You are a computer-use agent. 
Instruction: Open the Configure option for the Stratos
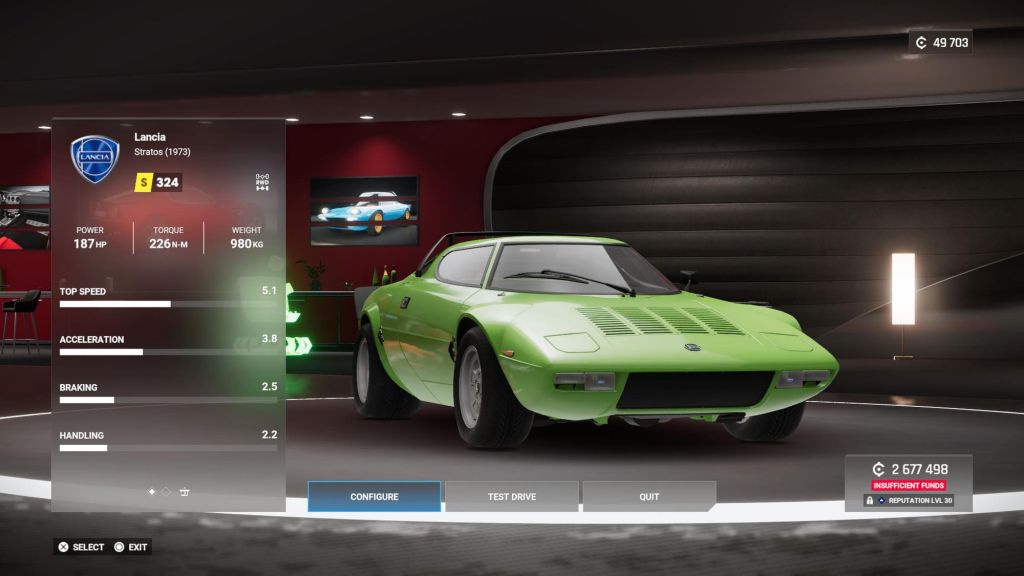point(374,497)
